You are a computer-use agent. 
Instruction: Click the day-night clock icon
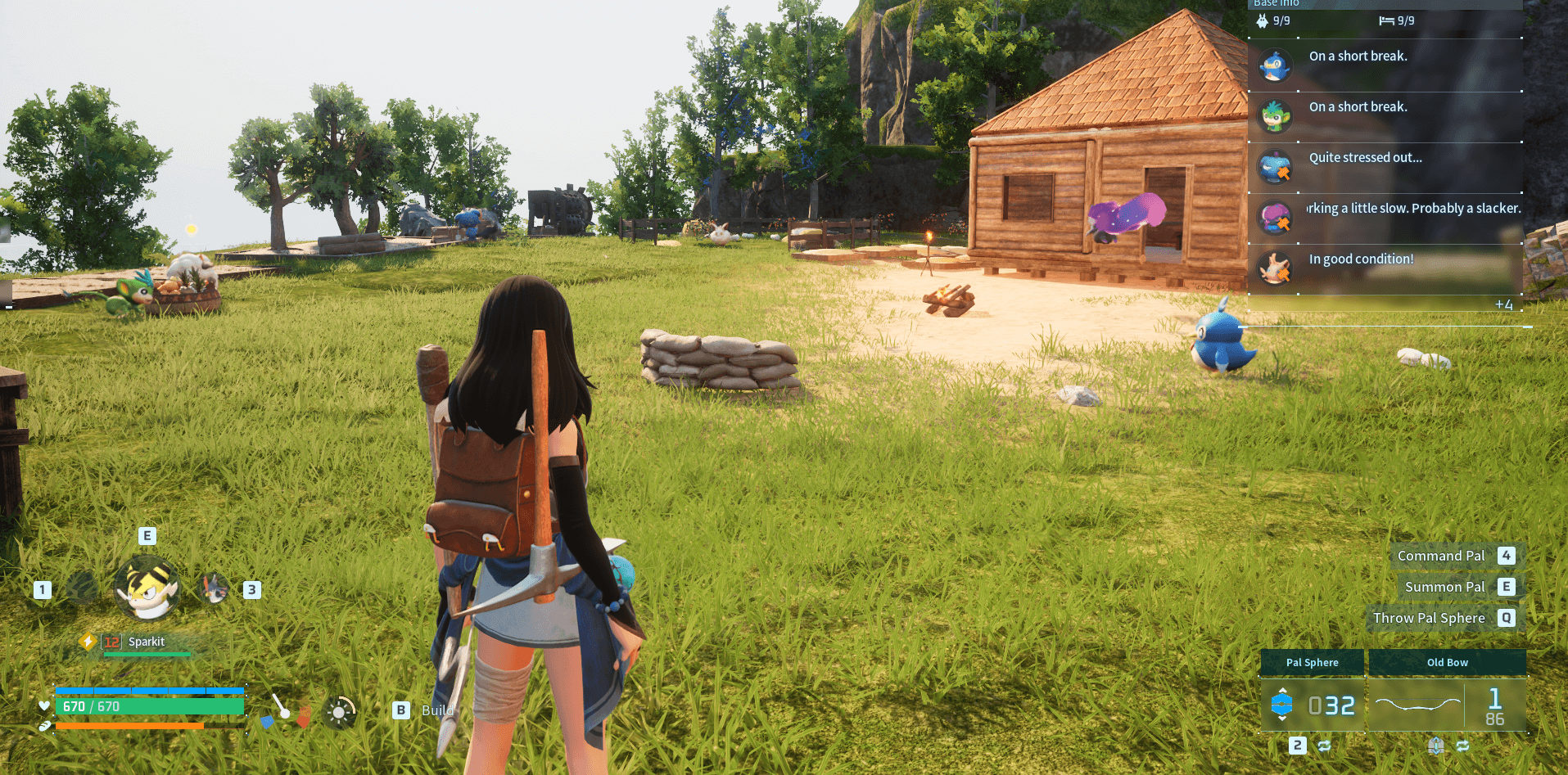tap(339, 712)
